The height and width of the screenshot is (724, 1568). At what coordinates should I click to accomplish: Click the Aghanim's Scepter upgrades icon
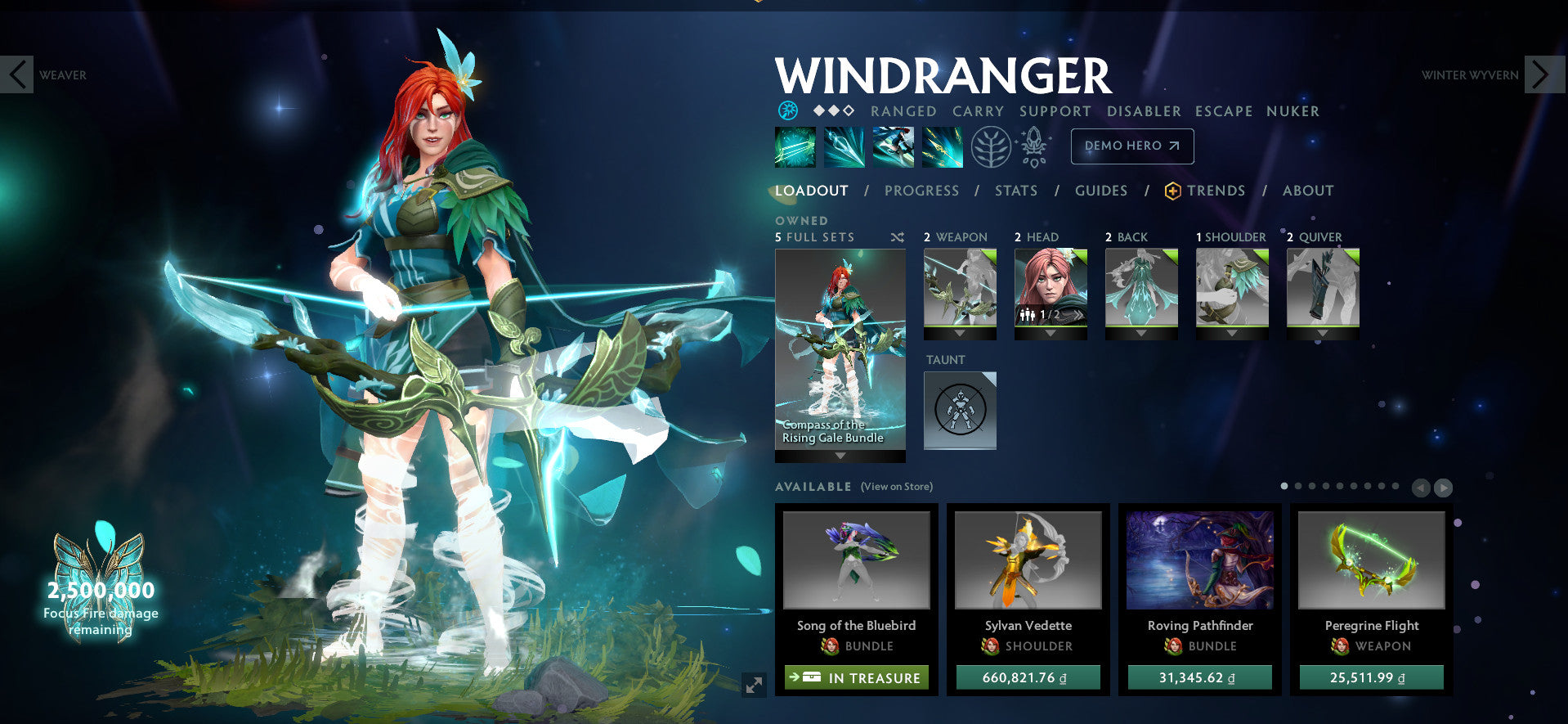coord(1032,148)
